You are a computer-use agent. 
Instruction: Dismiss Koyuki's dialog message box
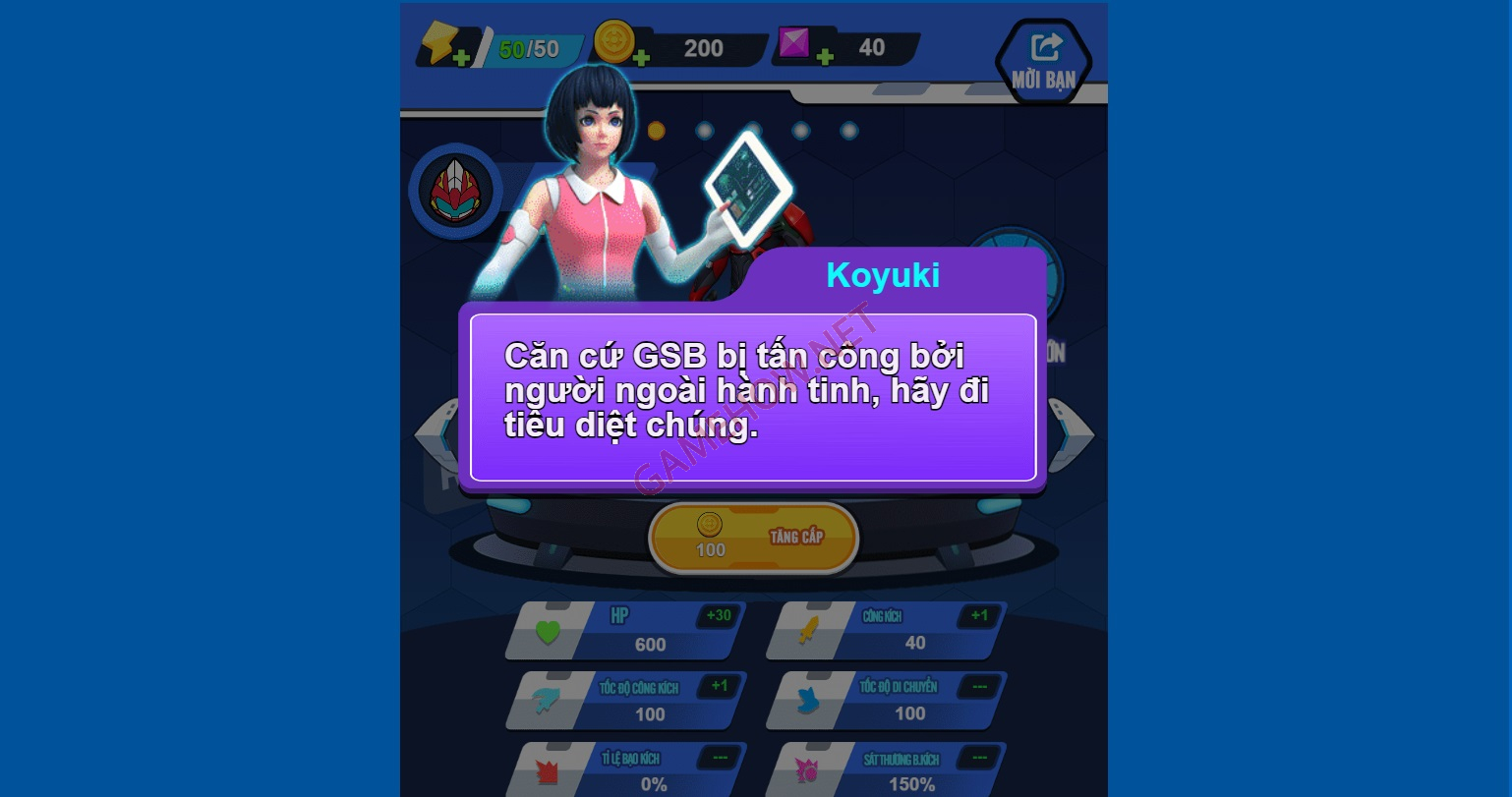[753, 398]
